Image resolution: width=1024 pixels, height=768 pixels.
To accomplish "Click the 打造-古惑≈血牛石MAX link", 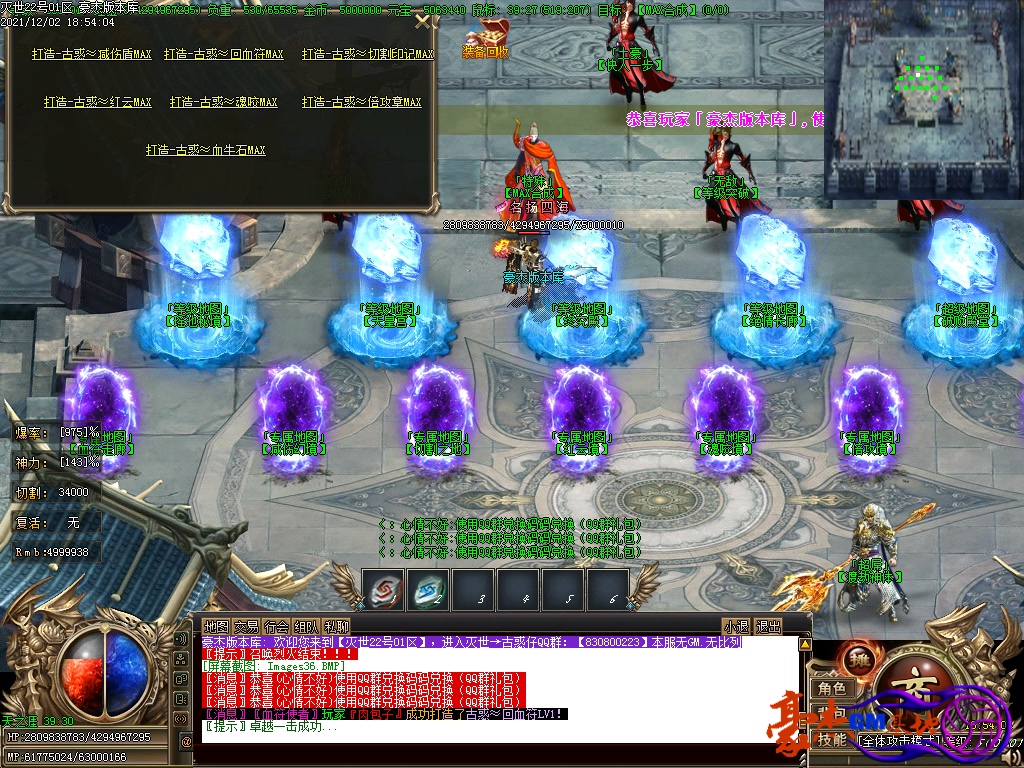I will [205, 150].
